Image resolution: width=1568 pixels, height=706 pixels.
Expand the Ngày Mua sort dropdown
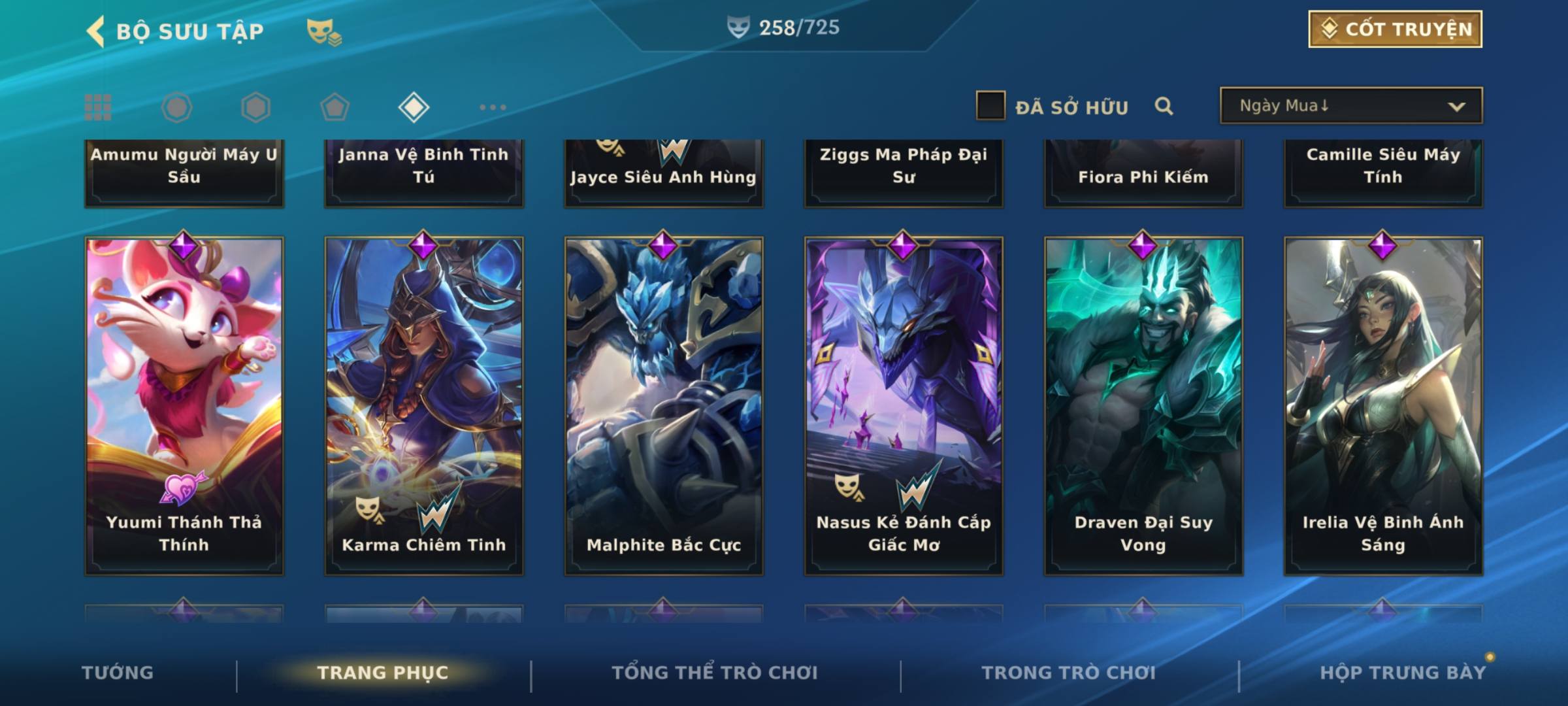click(x=1351, y=106)
